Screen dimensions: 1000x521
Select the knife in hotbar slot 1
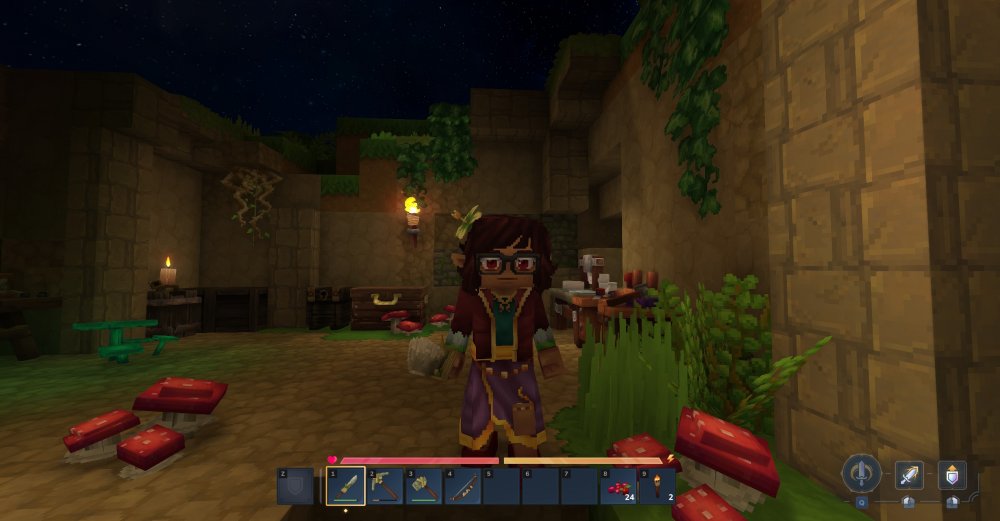(x=346, y=487)
